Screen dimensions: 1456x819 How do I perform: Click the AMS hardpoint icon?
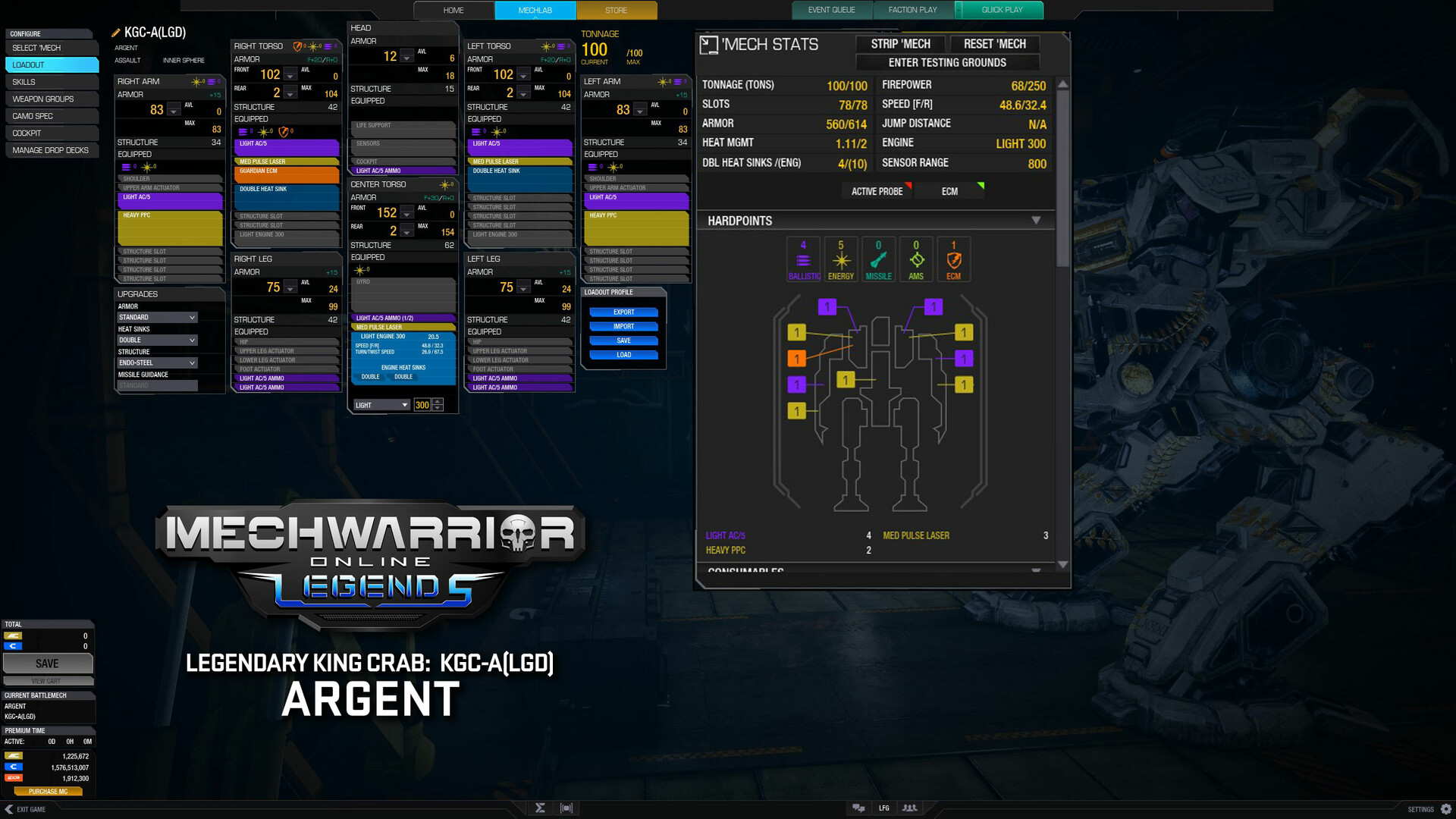(x=916, y=259)
